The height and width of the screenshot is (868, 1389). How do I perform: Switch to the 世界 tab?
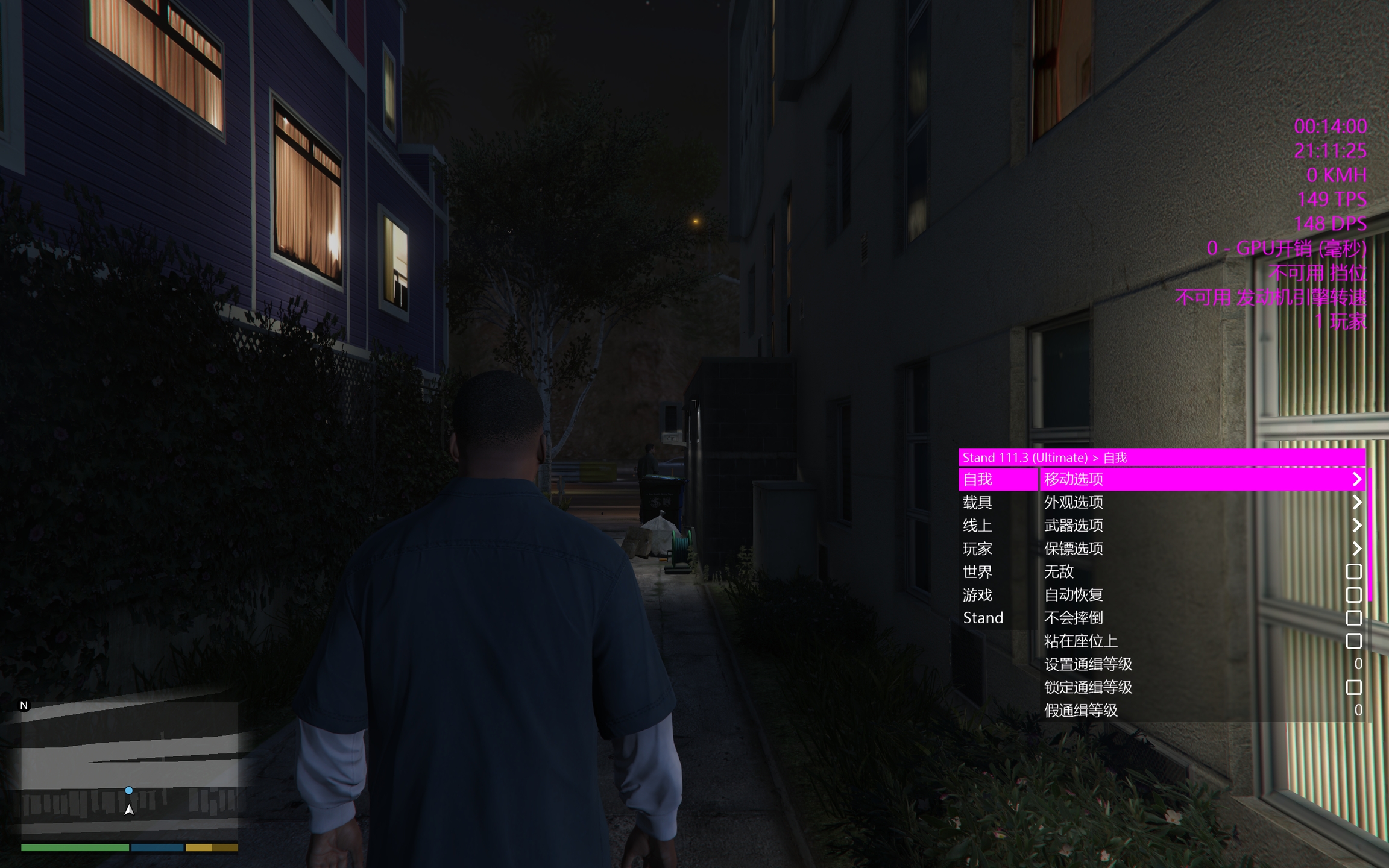[978, 571]
